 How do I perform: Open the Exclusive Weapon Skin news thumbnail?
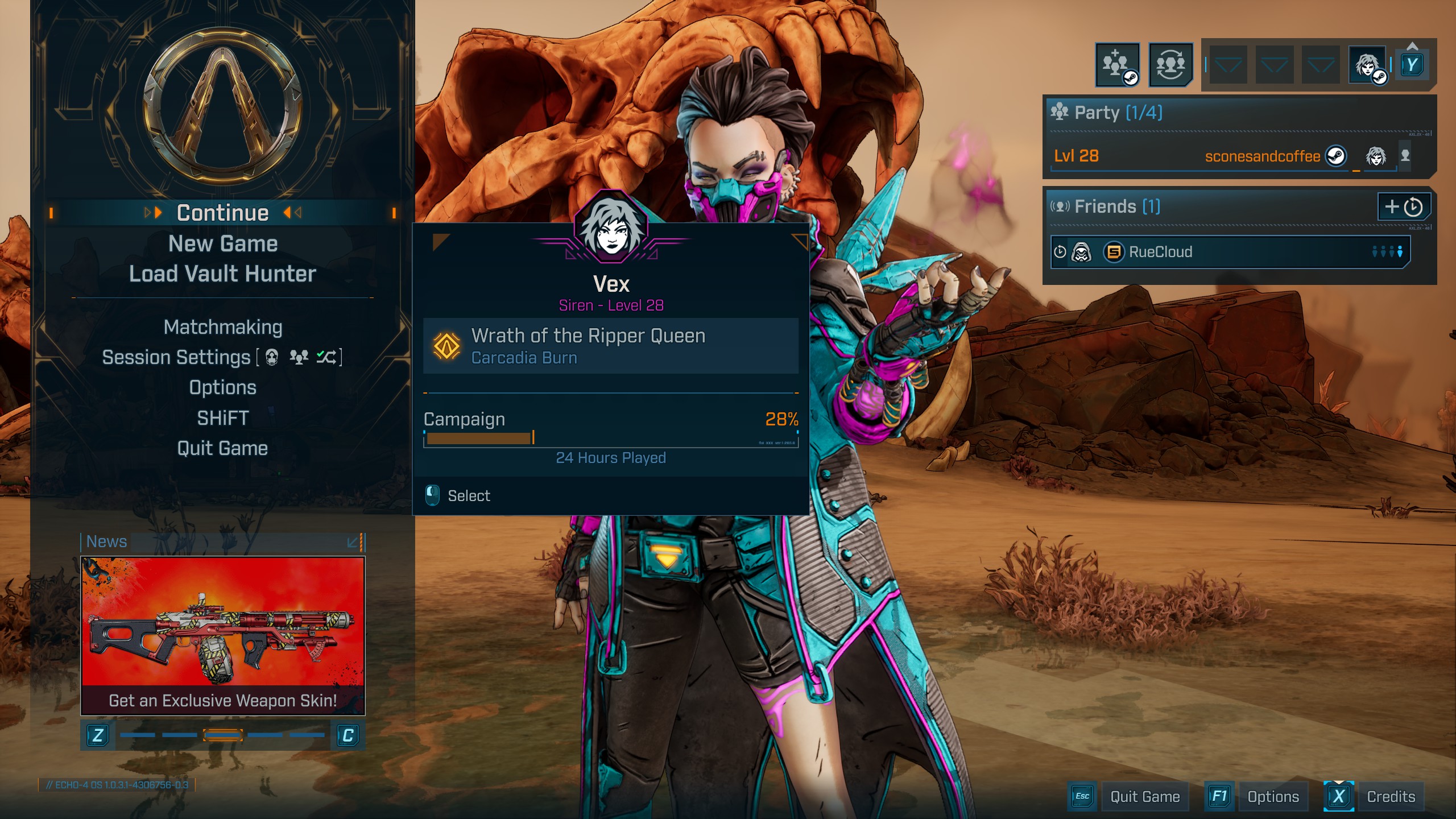pos(222,634)
